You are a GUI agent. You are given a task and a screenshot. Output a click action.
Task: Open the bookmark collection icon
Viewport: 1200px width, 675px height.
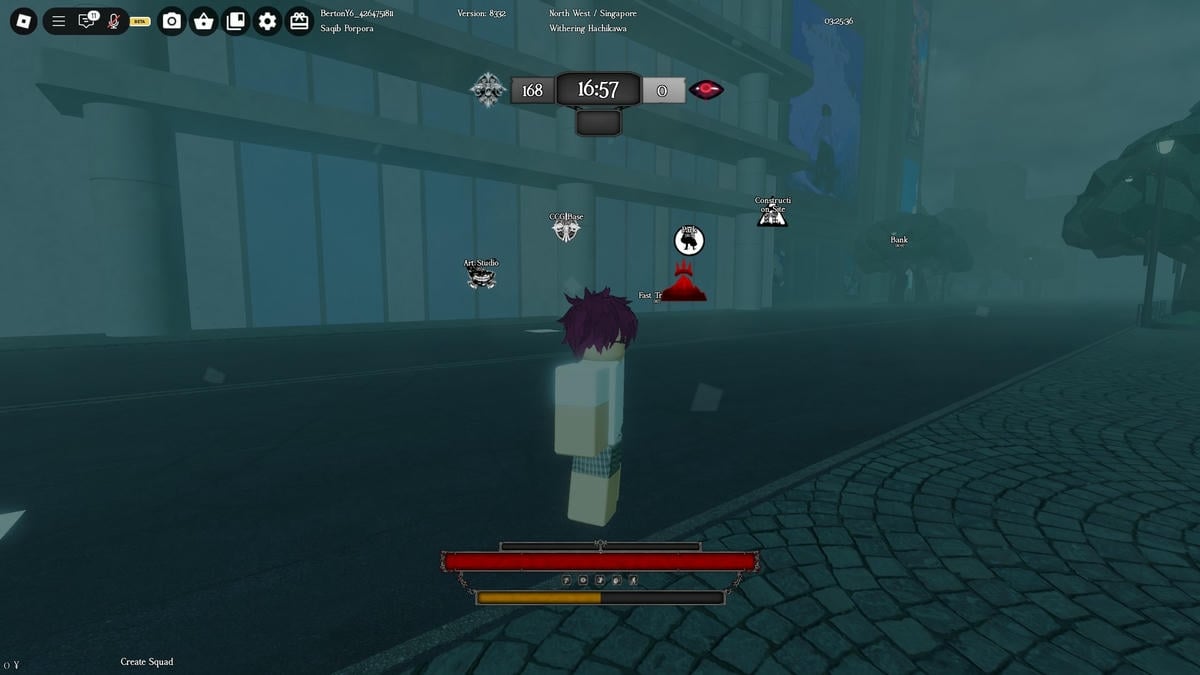[236, 21]
